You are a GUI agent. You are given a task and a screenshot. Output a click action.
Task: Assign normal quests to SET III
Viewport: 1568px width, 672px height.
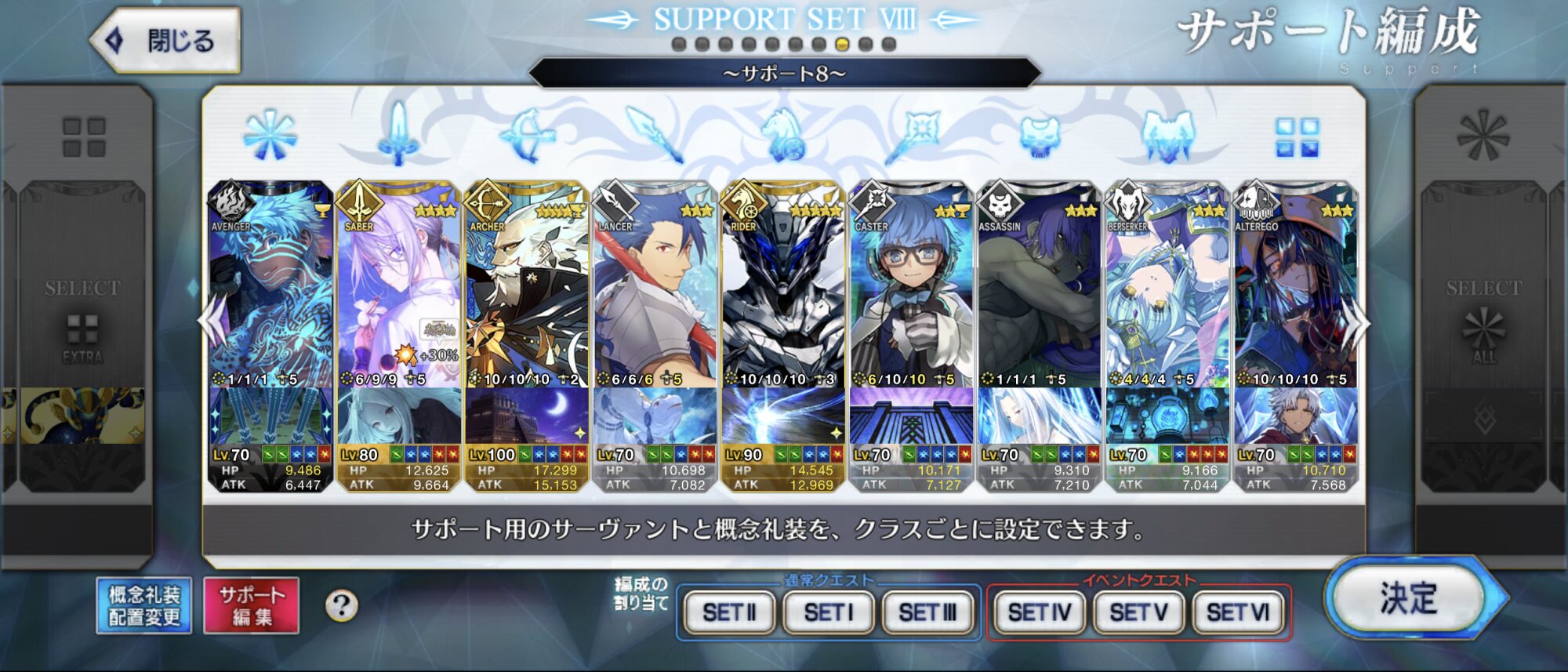(927, 612)
